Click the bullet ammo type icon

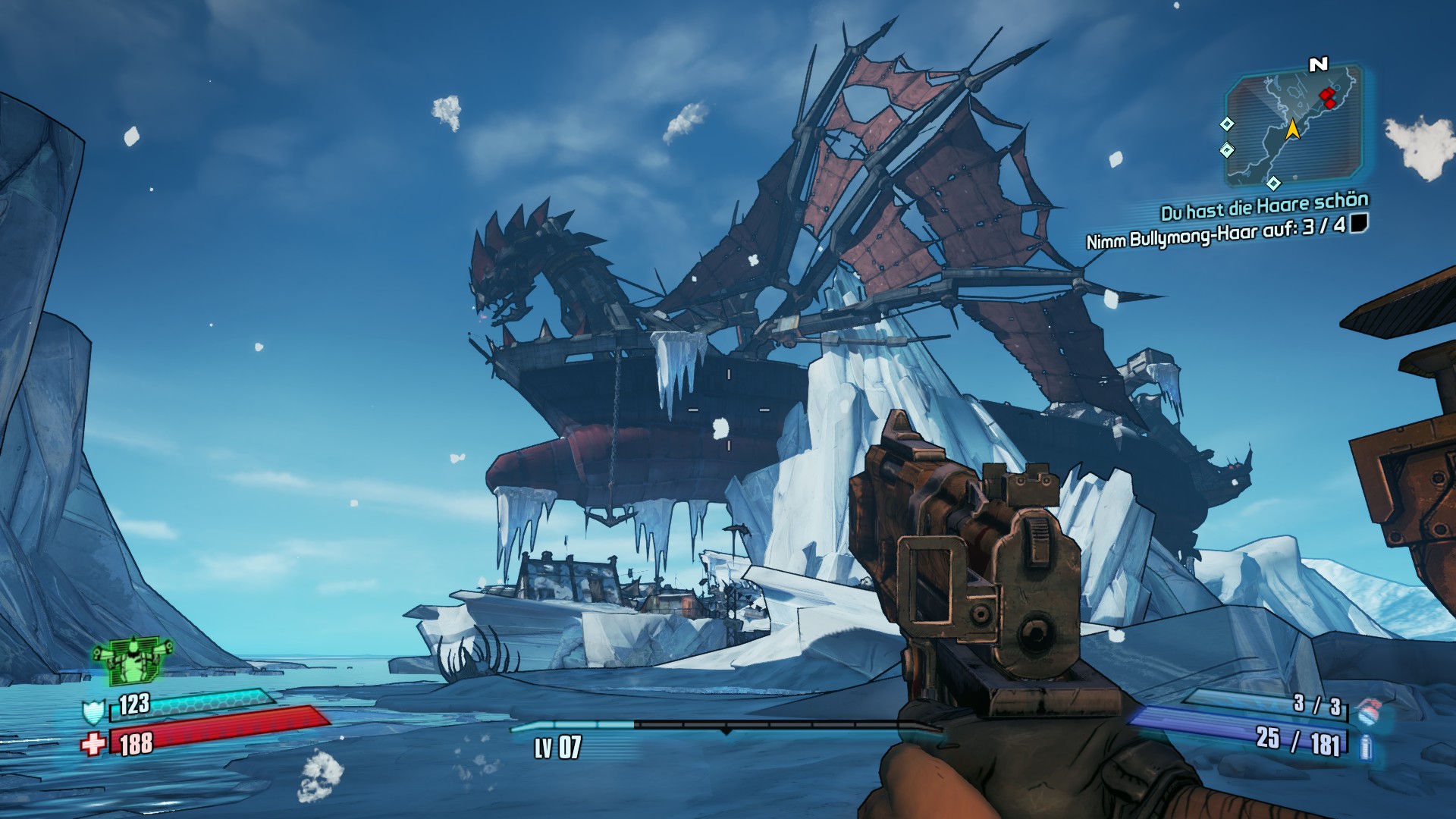coord(1366,747)
